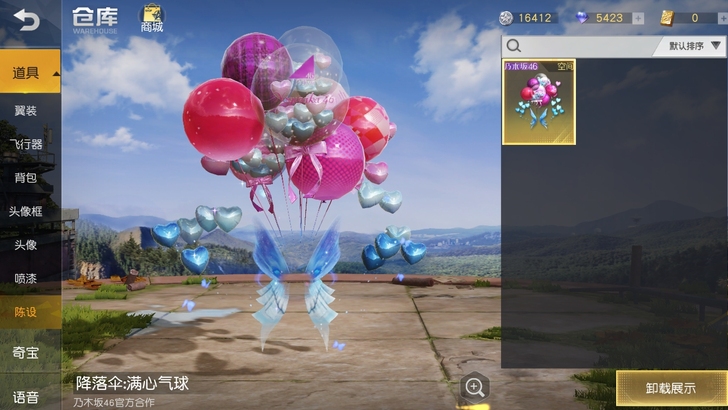Viewport: 728px width, 410px height.
Task: Open the 喷漆 tab
Action: click(x=26, y=279)
